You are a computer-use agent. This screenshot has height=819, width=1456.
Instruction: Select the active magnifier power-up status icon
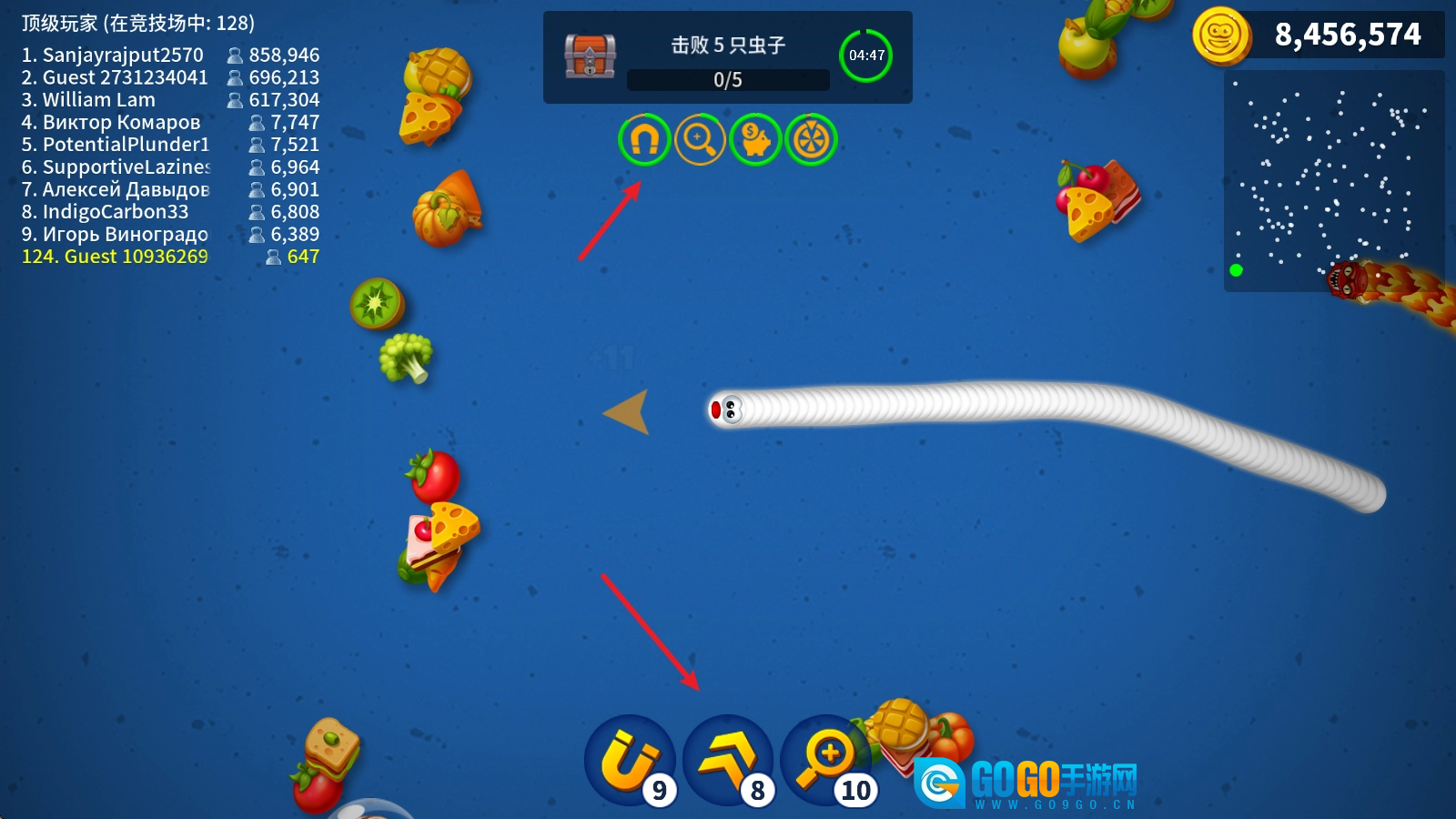700,140
